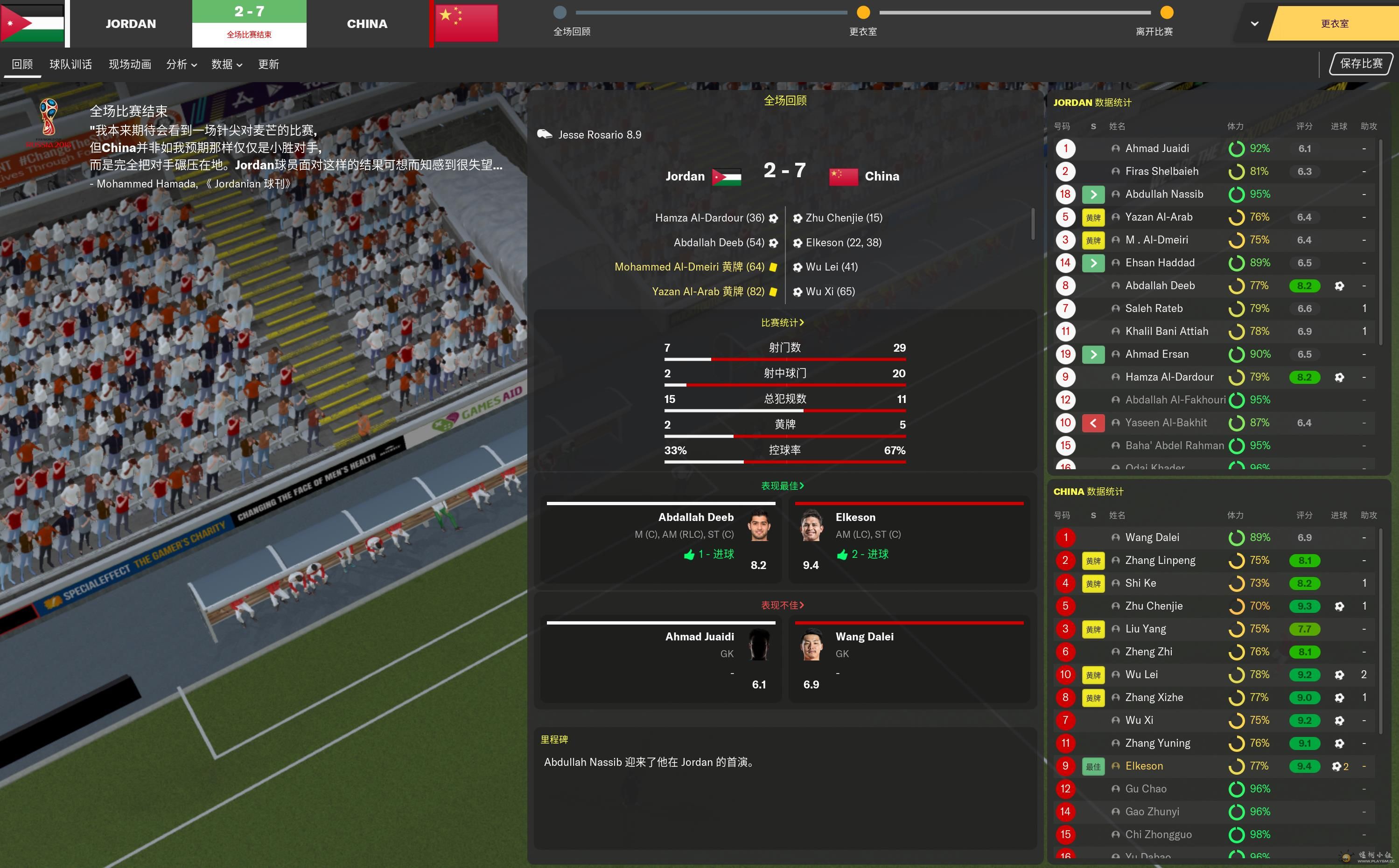Select the 更新 tab
Image resolution: width=1399 pixels, height=868 pixels.
pos(268,64)
